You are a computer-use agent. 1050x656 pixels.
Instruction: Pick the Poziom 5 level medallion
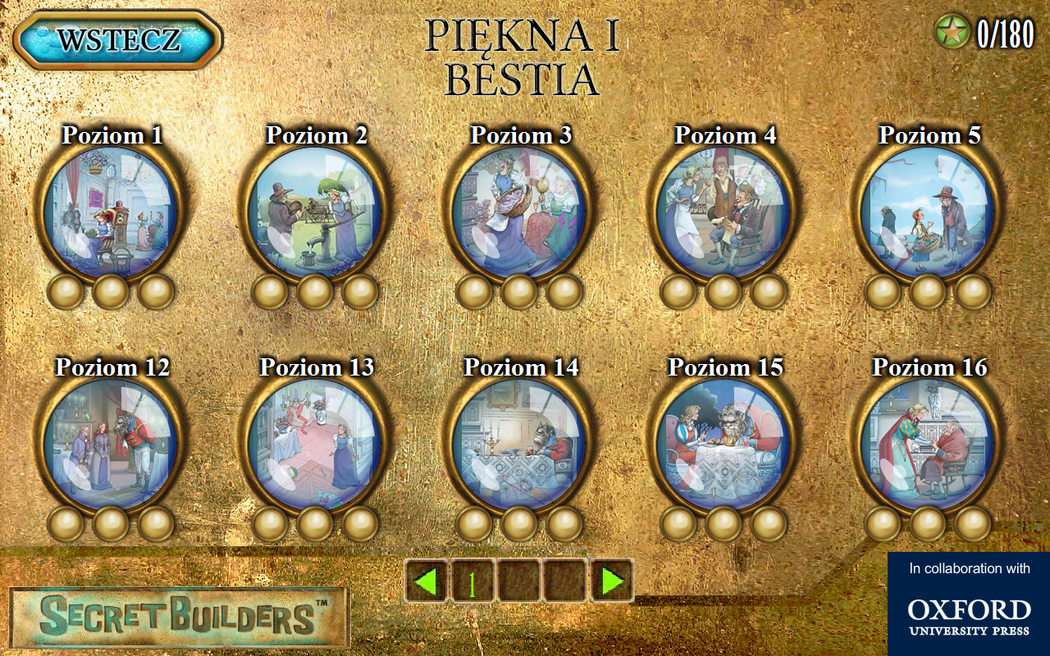tap(927, 212)
